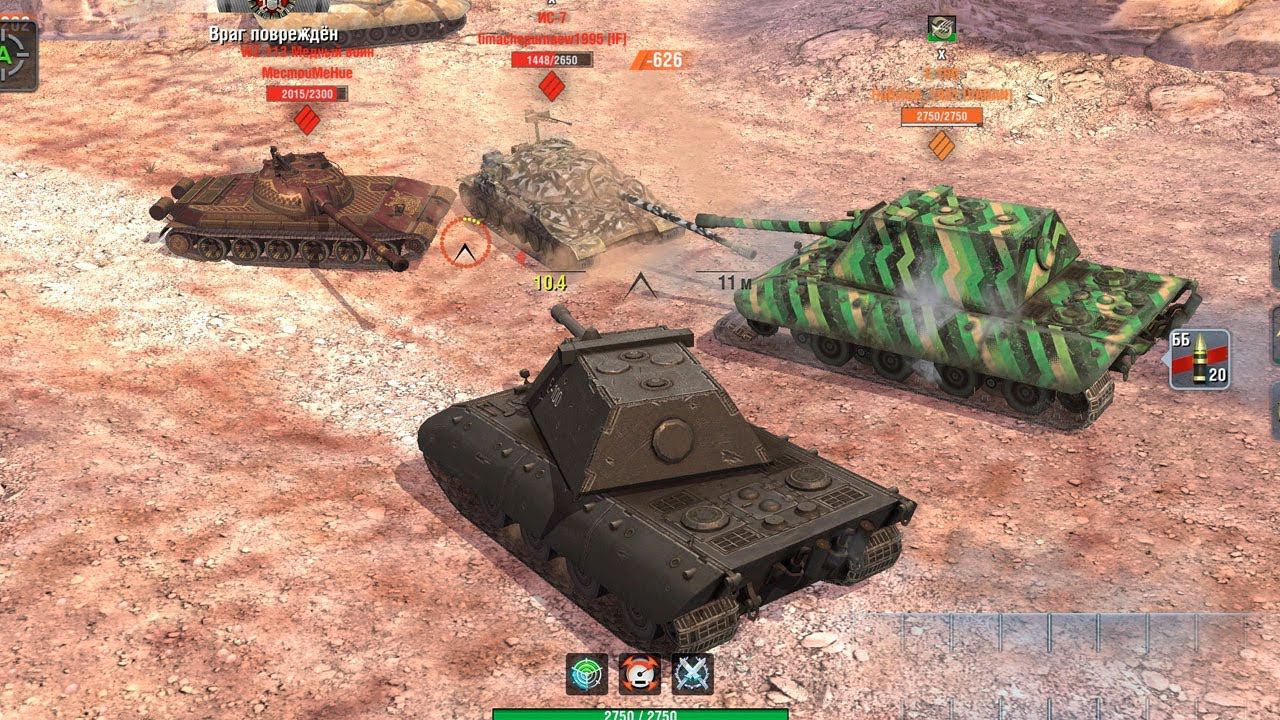Activate the crossed swords ability icon
Screen dimensions: 1280x720
coord(692,674)
